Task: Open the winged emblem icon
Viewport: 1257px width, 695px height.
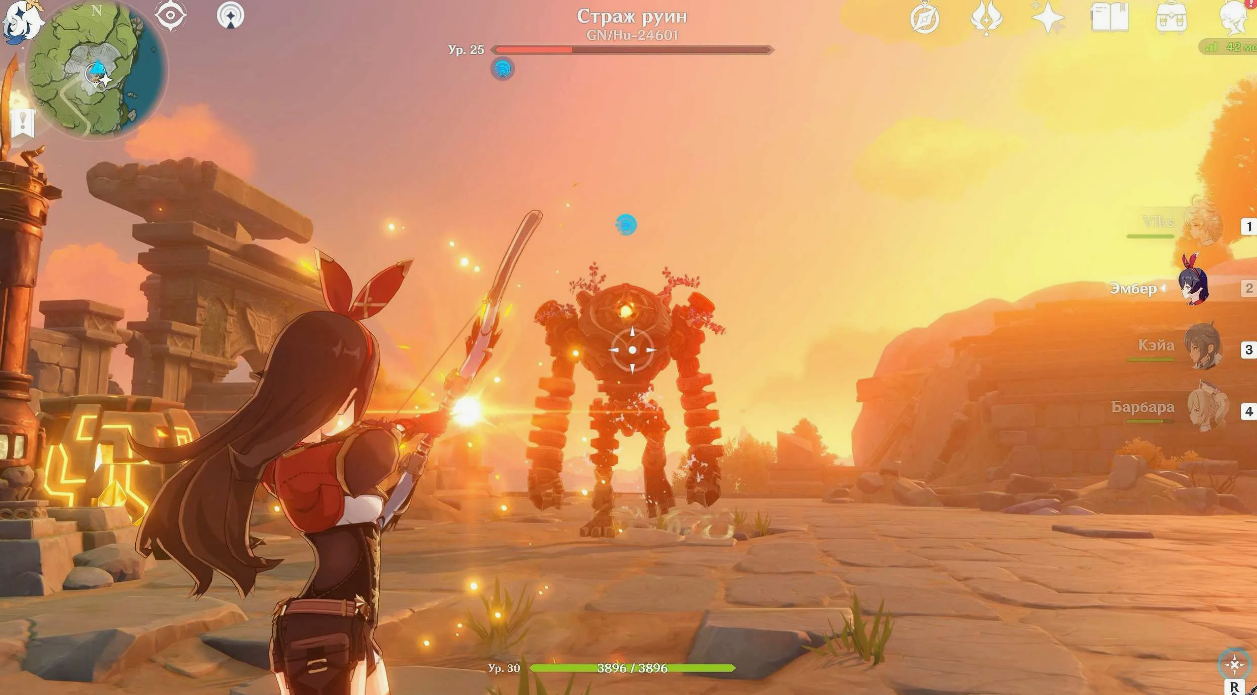Action: pos(986,18)
